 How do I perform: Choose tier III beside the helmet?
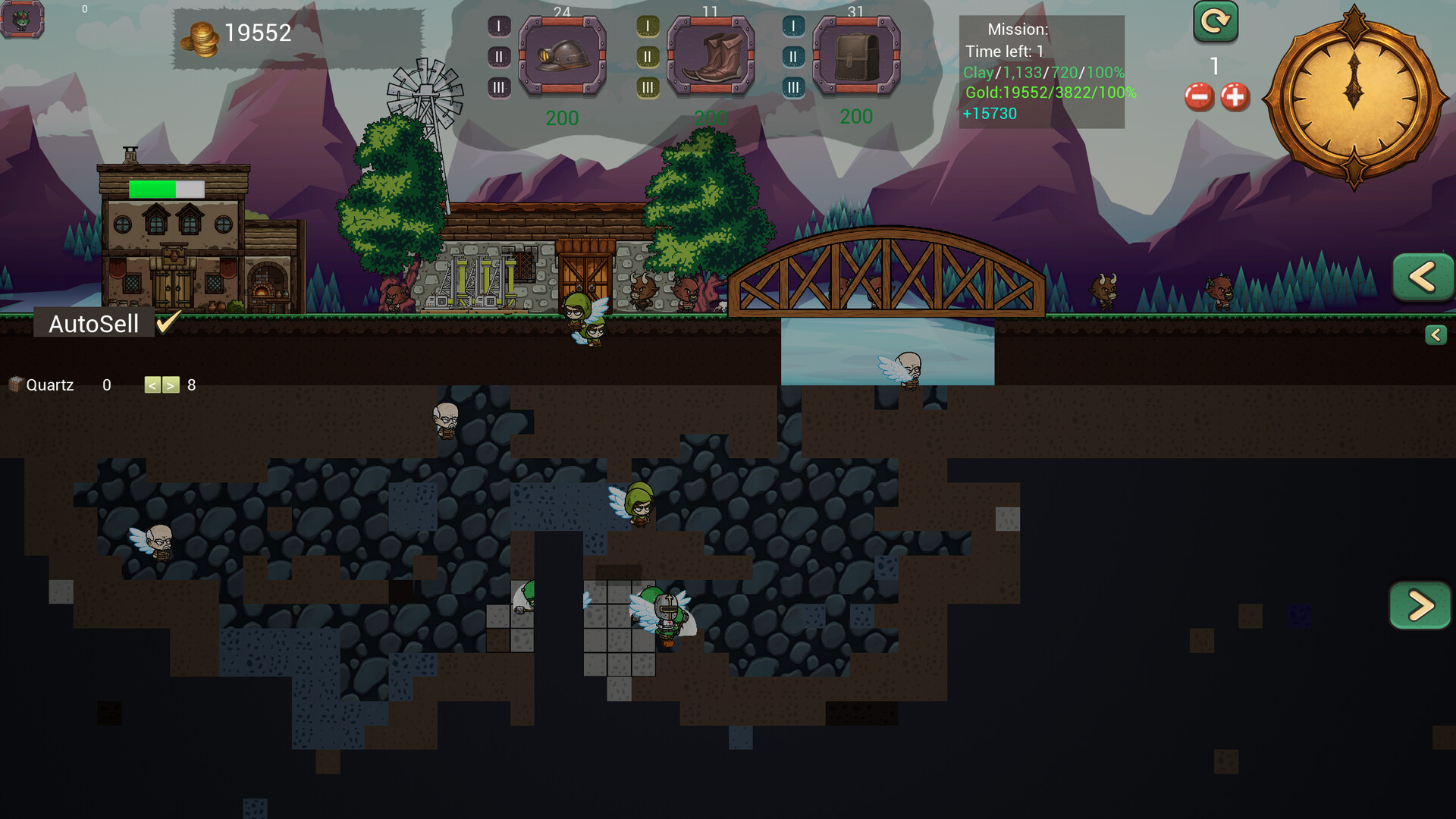coord(498,88)
